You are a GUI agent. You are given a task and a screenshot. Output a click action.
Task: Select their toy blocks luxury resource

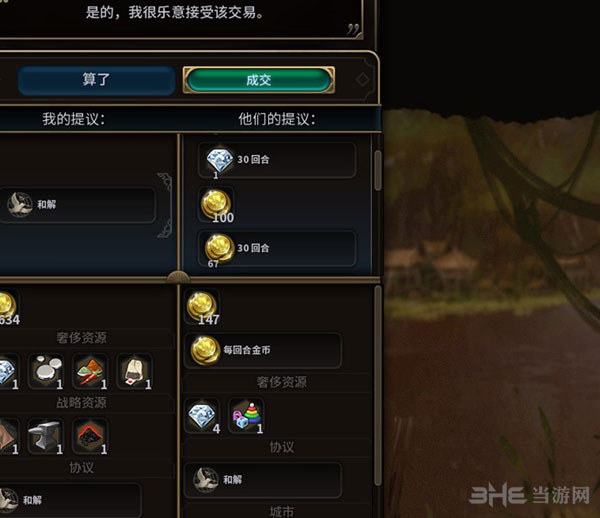point(246,416)
